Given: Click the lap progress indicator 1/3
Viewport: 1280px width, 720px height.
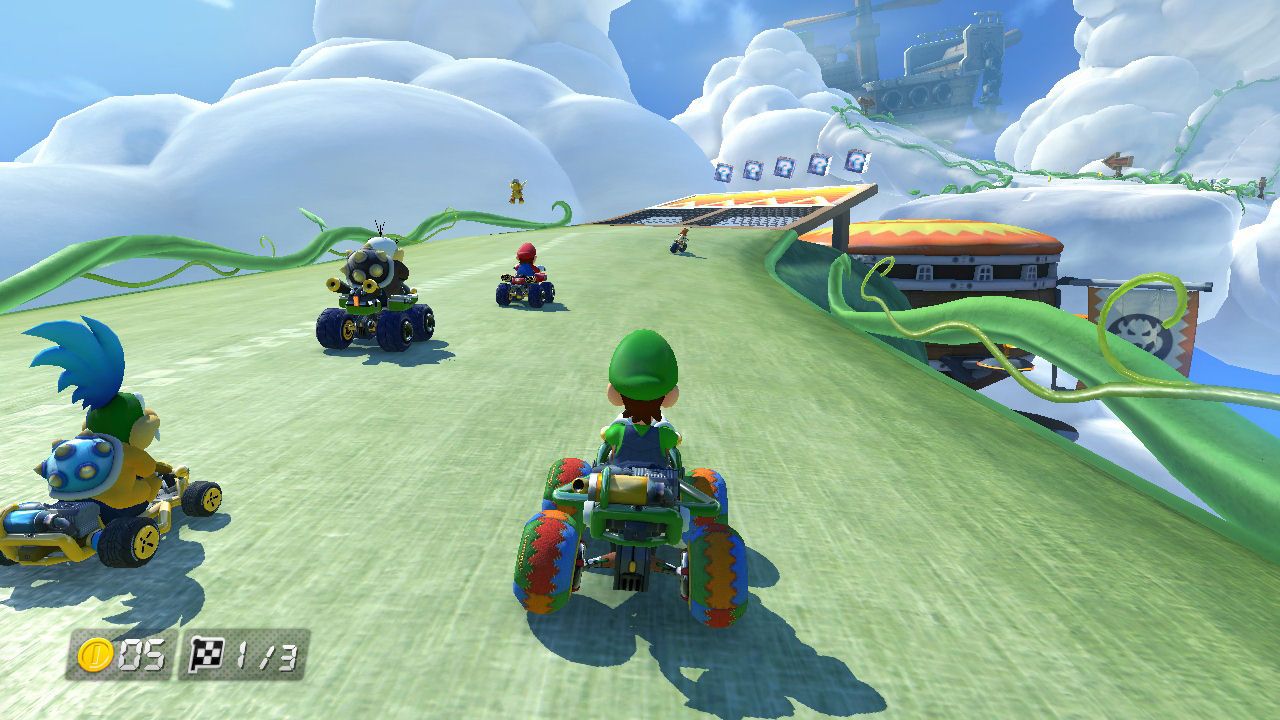Looking at the screenshot, I should pyautogui.click(x=268, y=655).
